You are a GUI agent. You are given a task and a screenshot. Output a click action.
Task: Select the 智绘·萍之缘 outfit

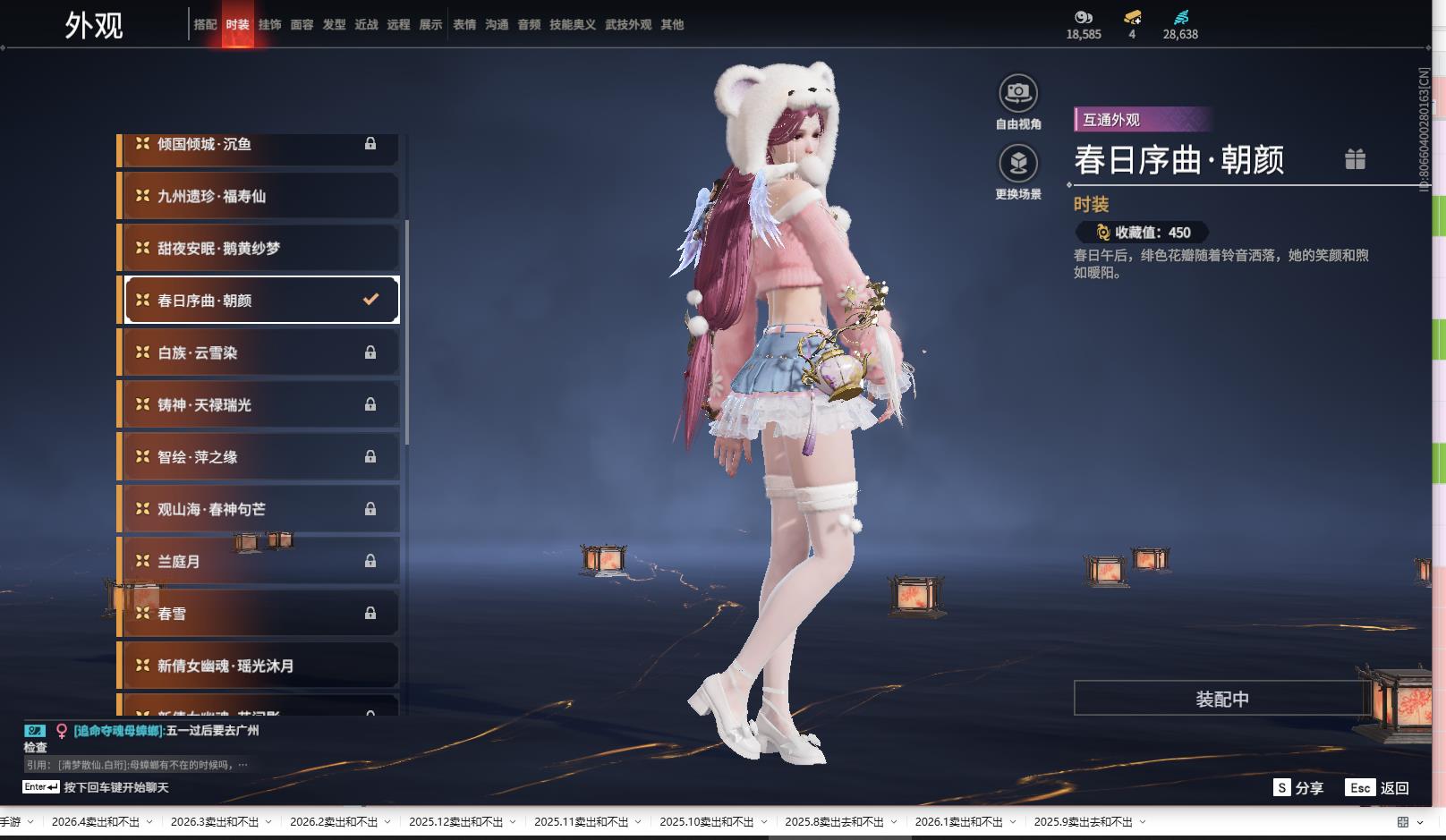point(259,457)
